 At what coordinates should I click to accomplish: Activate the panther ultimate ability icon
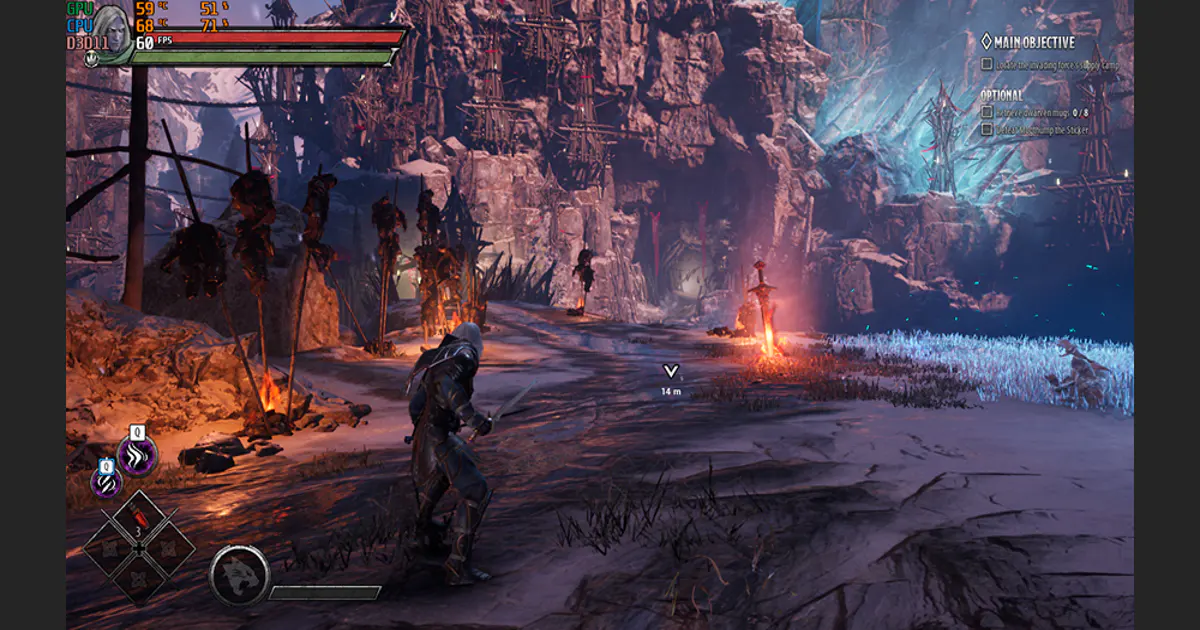tap(239, 574)
